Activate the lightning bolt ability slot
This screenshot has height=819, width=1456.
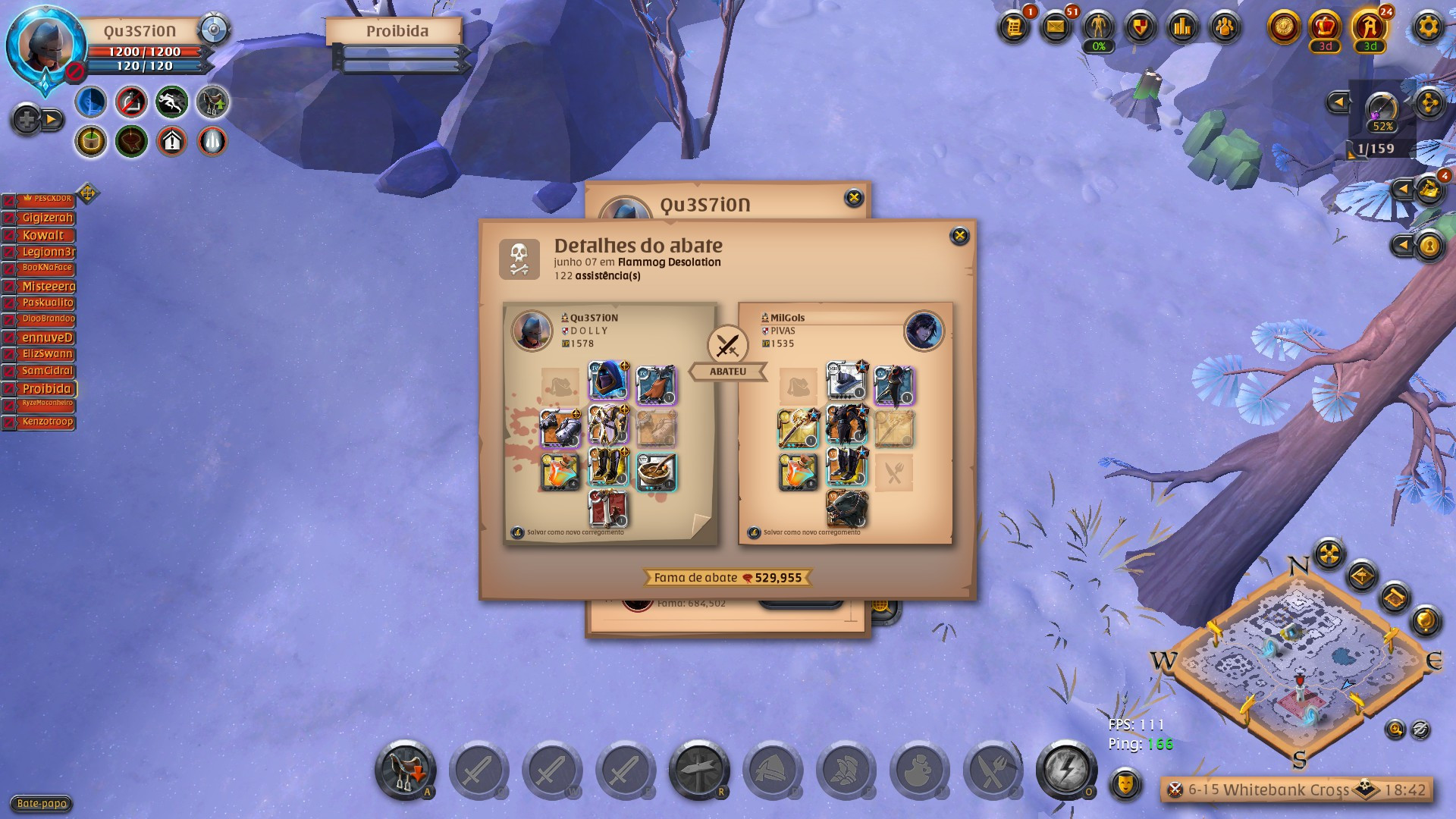click(1065, 770)
